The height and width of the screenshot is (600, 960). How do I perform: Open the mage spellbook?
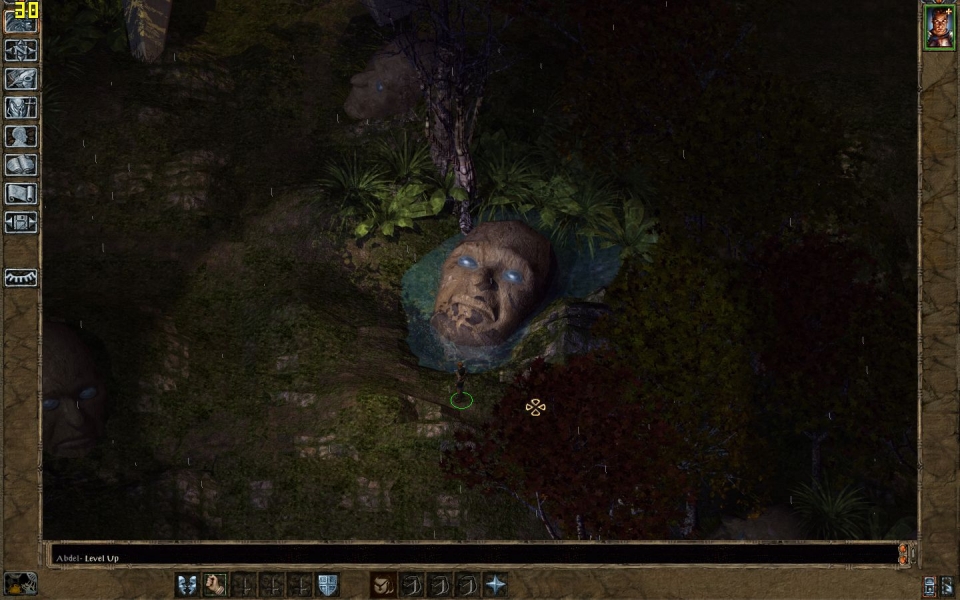[x=20, y=165]
